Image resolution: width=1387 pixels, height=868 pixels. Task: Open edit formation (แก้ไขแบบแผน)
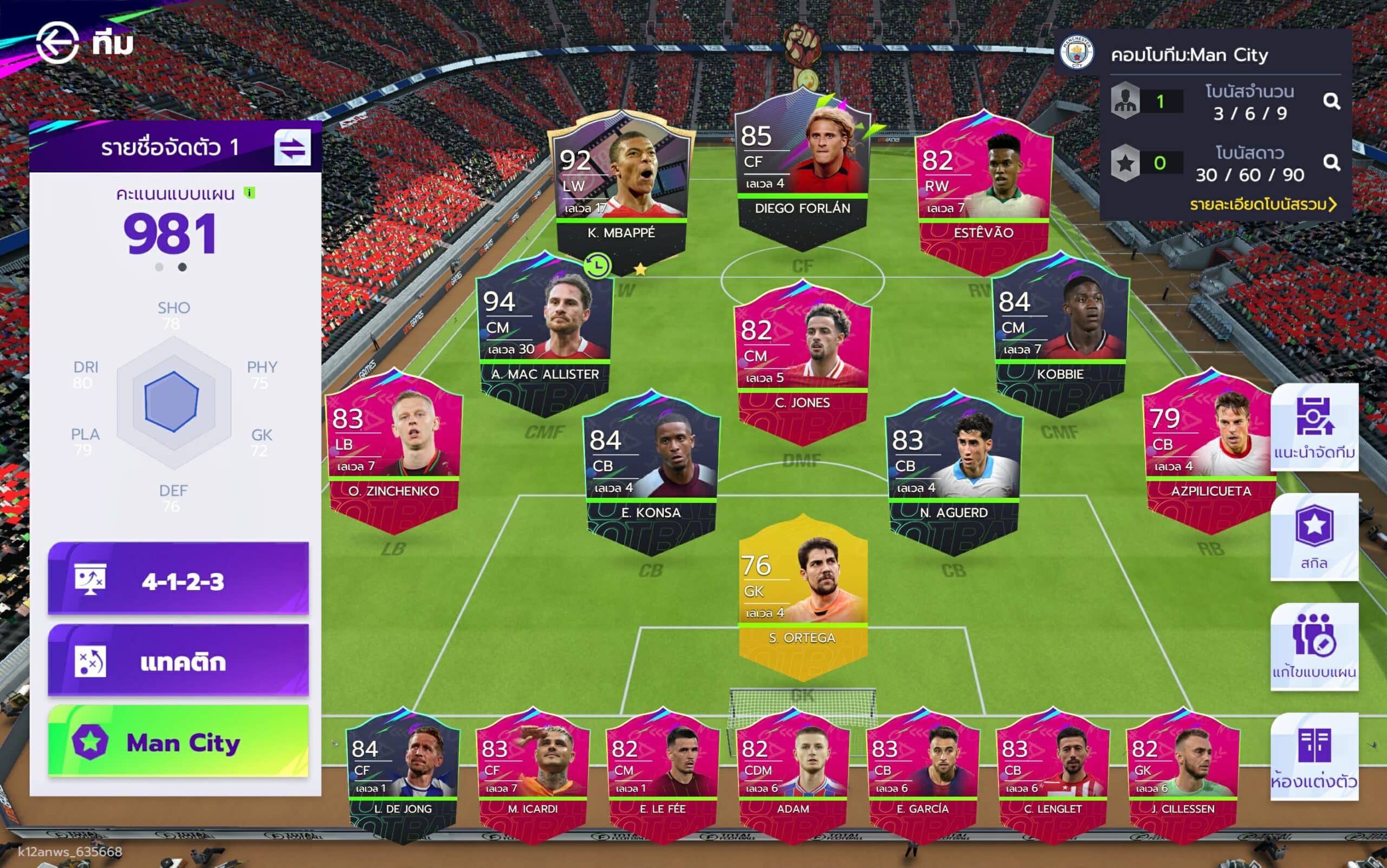click(1313, 647)
